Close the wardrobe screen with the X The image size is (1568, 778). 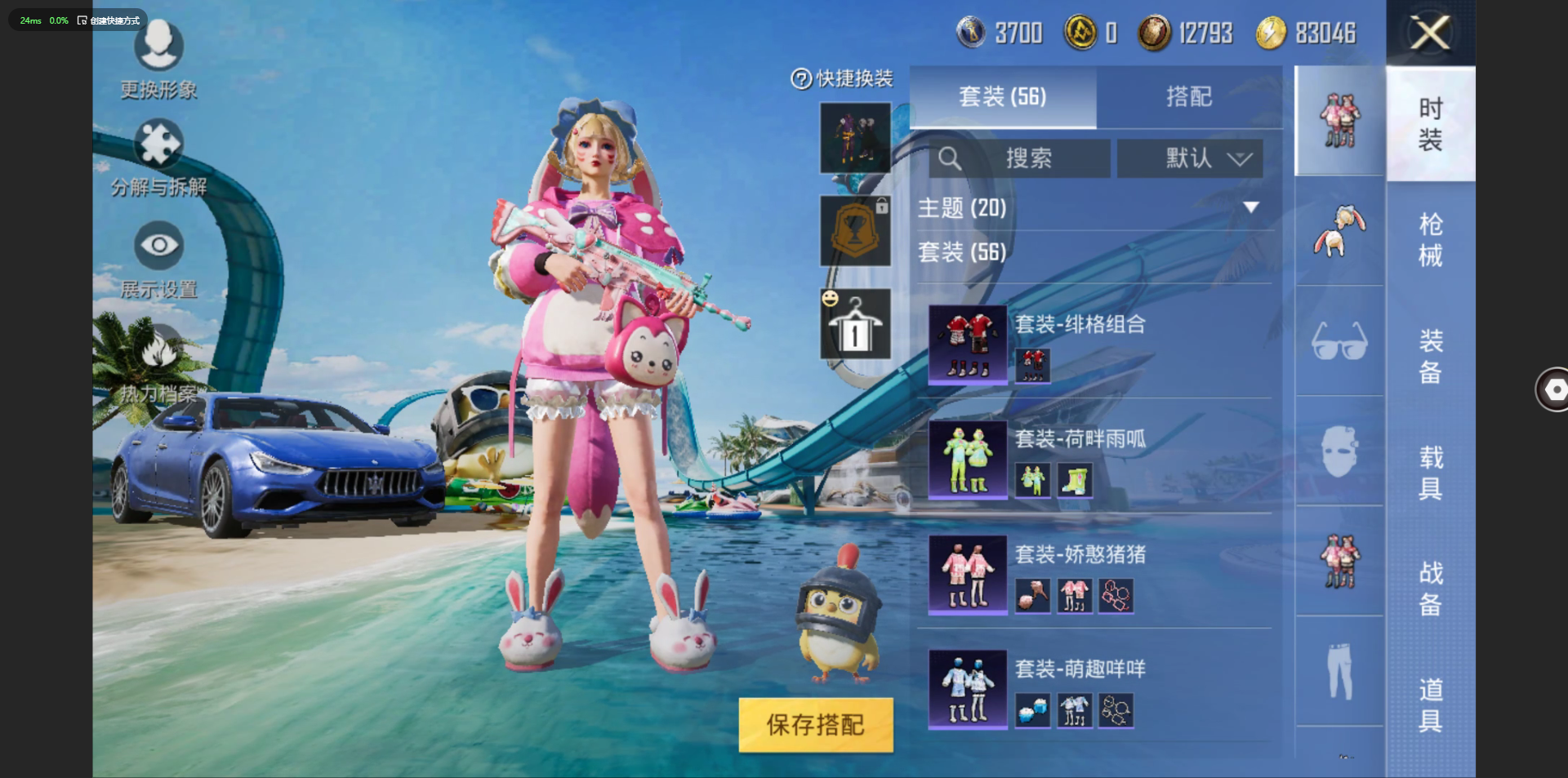pos(1430,33)
